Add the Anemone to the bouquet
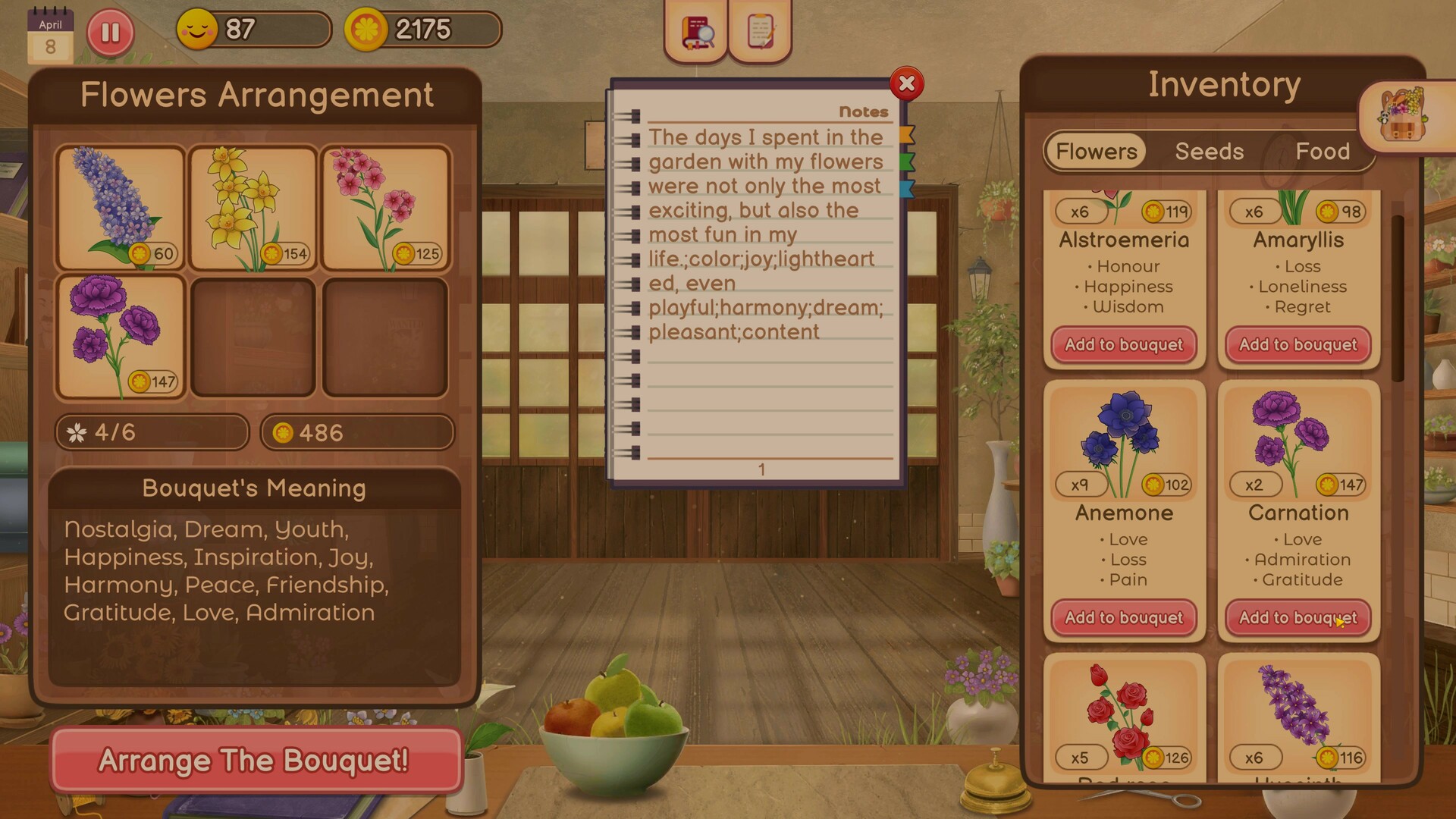Screen dimensions: 1456x819 (1123, 618)
